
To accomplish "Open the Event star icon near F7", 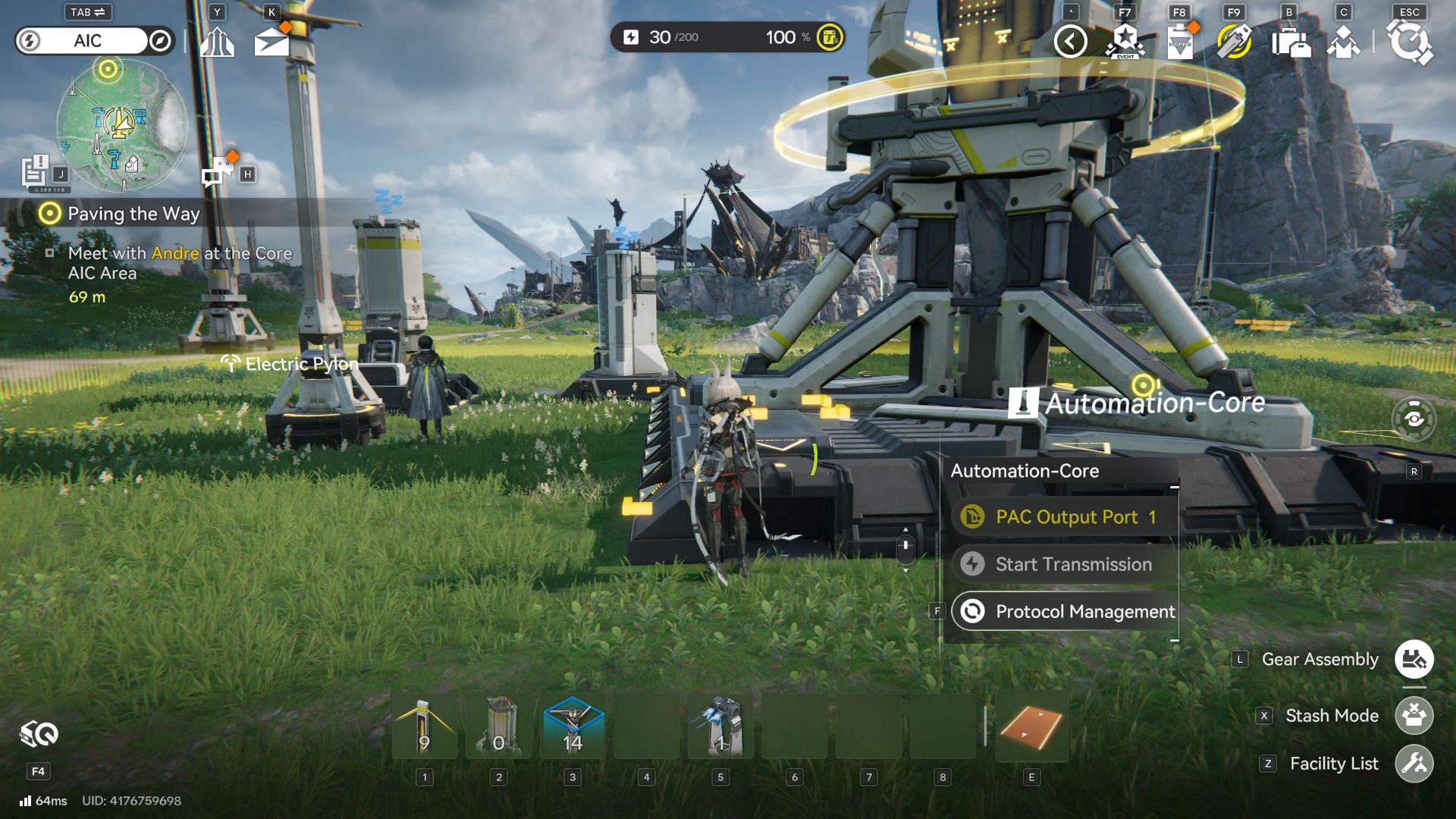I will [x=1124, y=42].
